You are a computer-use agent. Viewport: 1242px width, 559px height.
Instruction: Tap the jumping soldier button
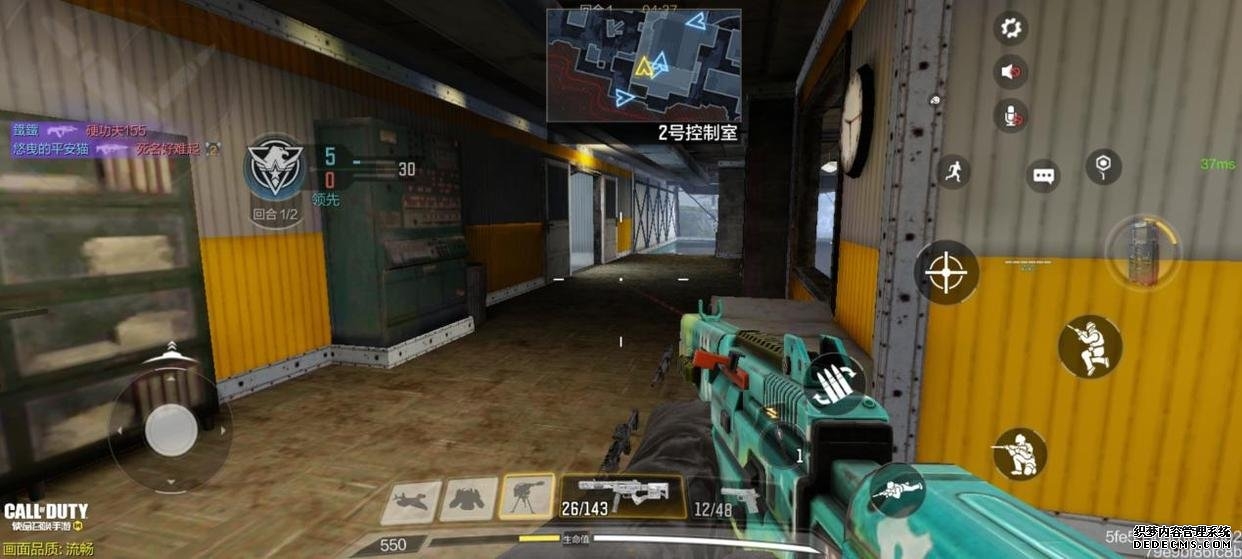(x=1090, y=346)
